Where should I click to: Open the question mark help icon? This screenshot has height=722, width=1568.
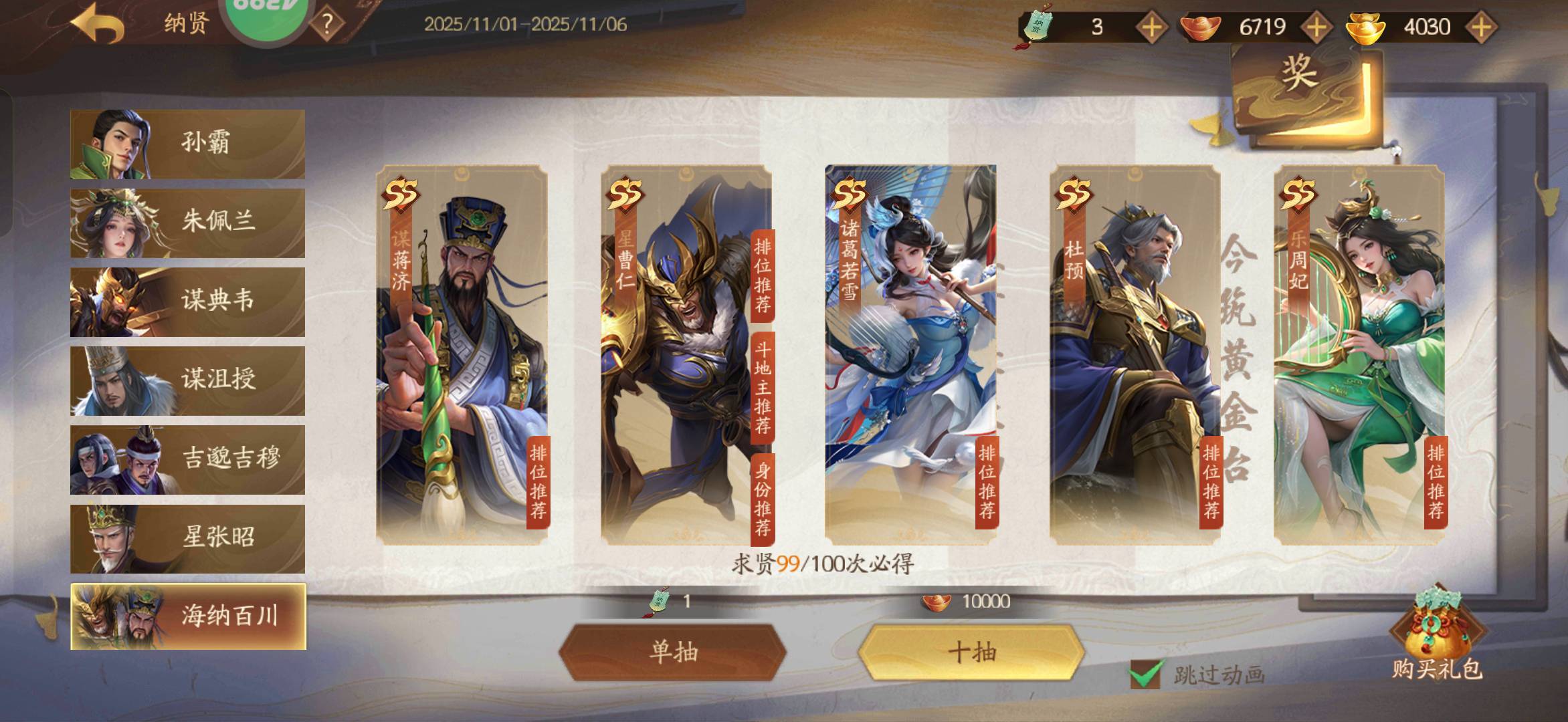coord(327,25)
